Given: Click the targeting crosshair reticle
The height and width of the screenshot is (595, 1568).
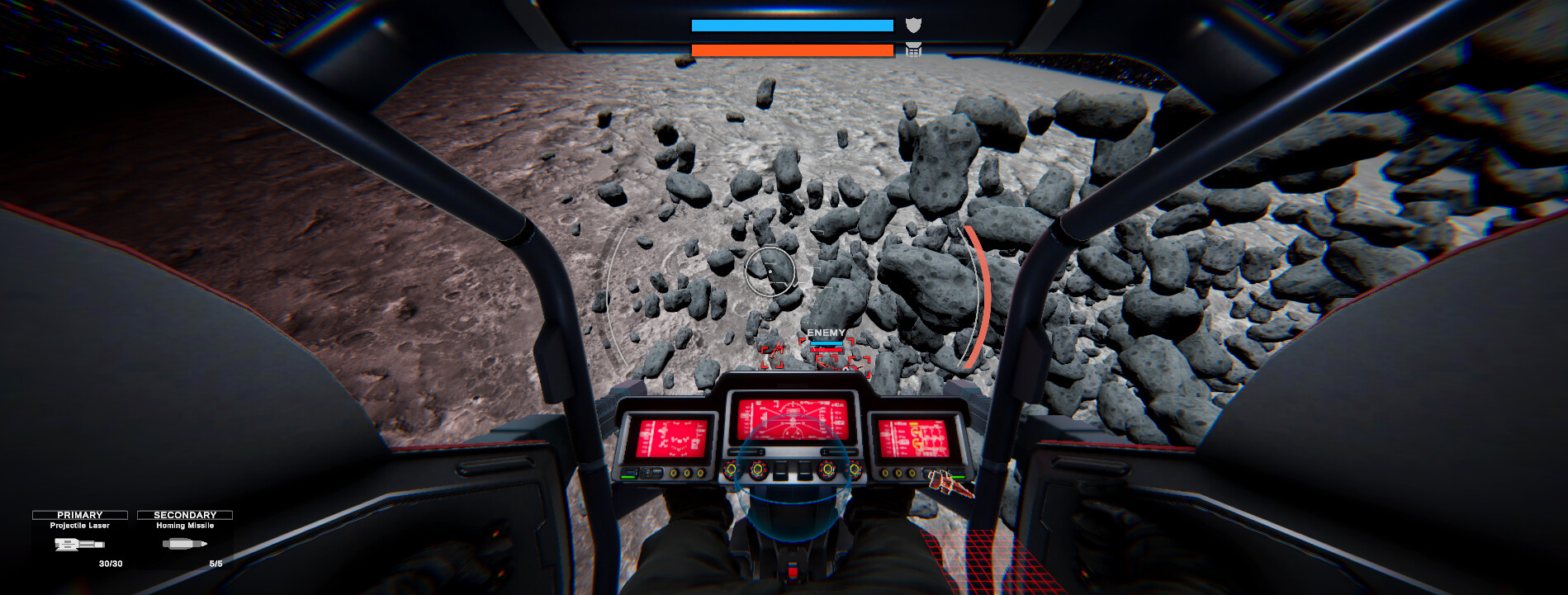Looking at the screenshot, I should (x=771, y=272).
